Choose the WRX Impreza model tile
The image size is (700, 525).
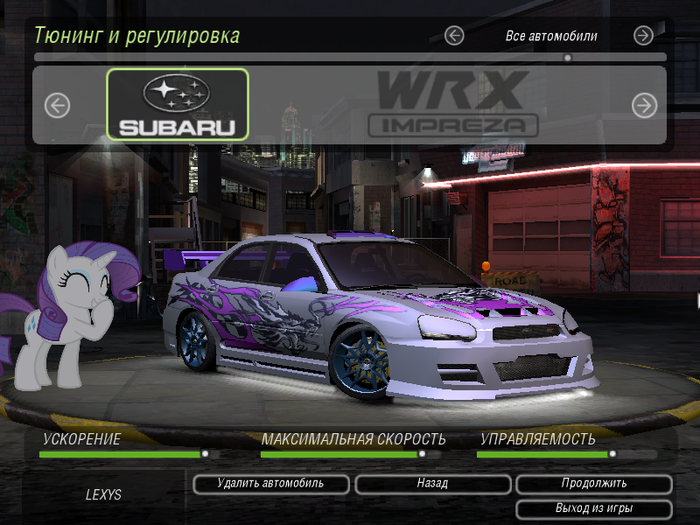tap(453, 104)
